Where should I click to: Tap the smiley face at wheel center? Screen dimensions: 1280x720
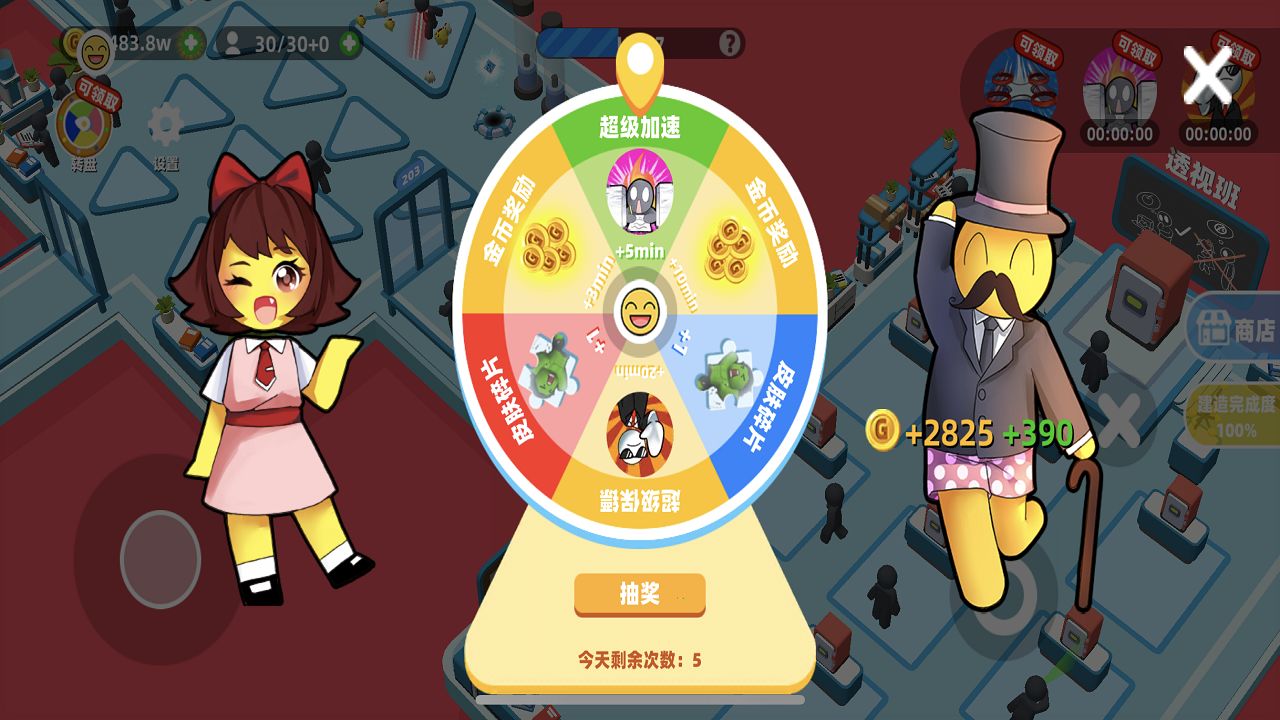pos(639,311)
